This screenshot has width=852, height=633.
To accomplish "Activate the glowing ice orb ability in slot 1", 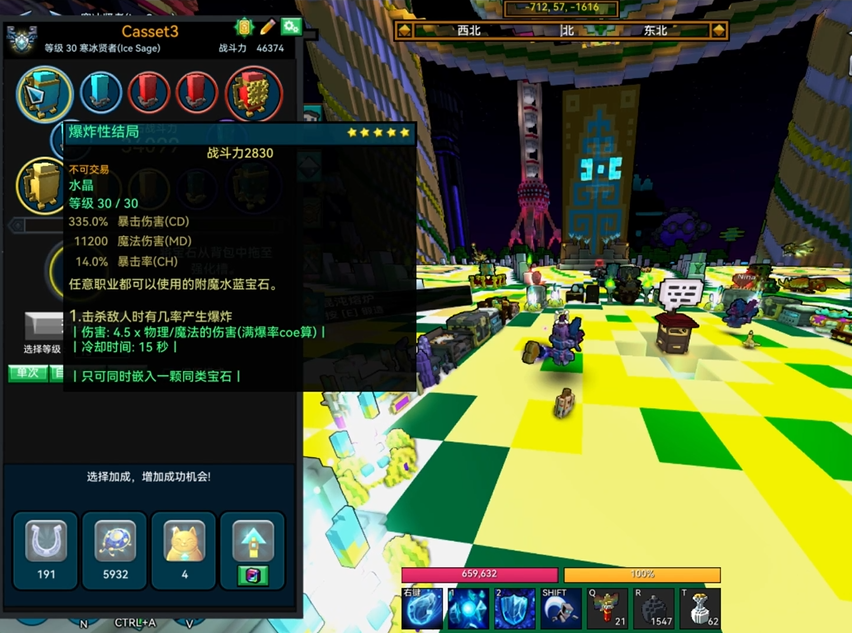I will (470, 609).
